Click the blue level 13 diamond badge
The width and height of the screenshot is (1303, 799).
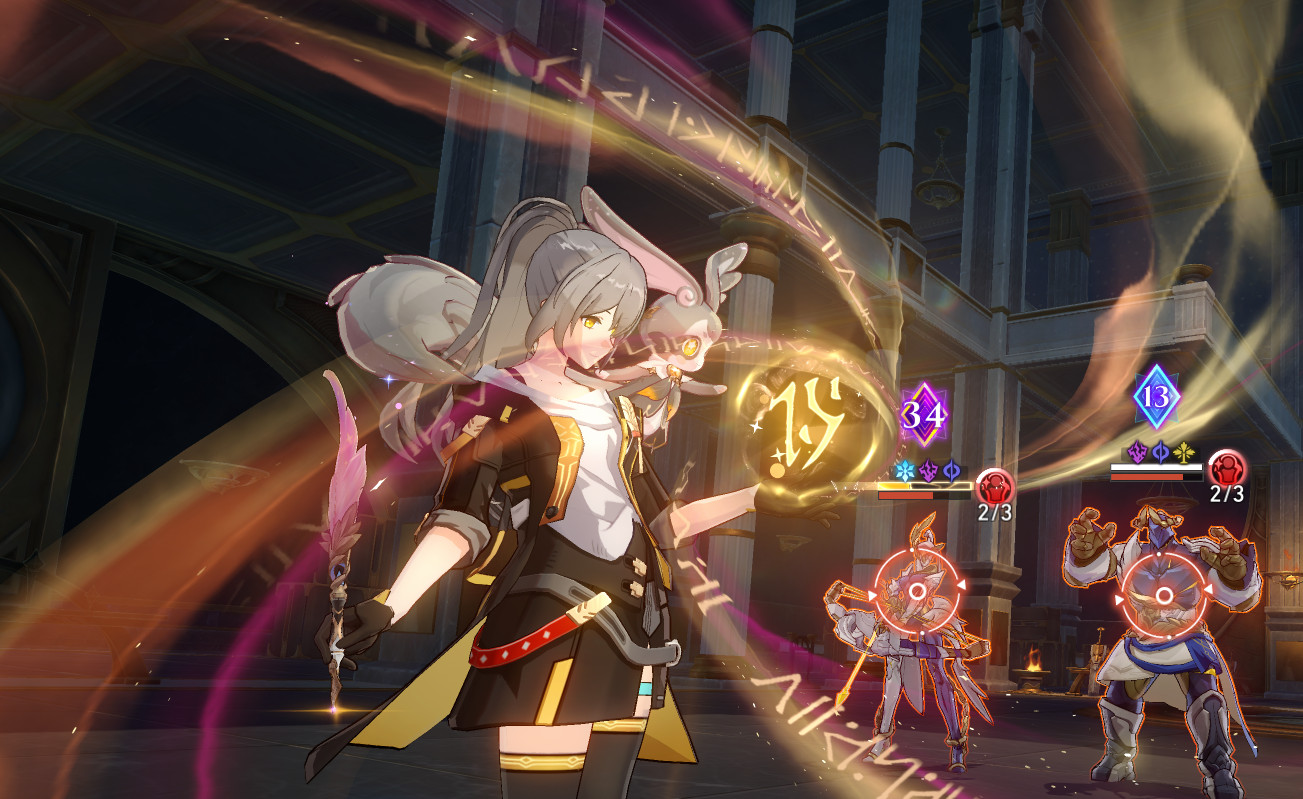coord(1155,397)
